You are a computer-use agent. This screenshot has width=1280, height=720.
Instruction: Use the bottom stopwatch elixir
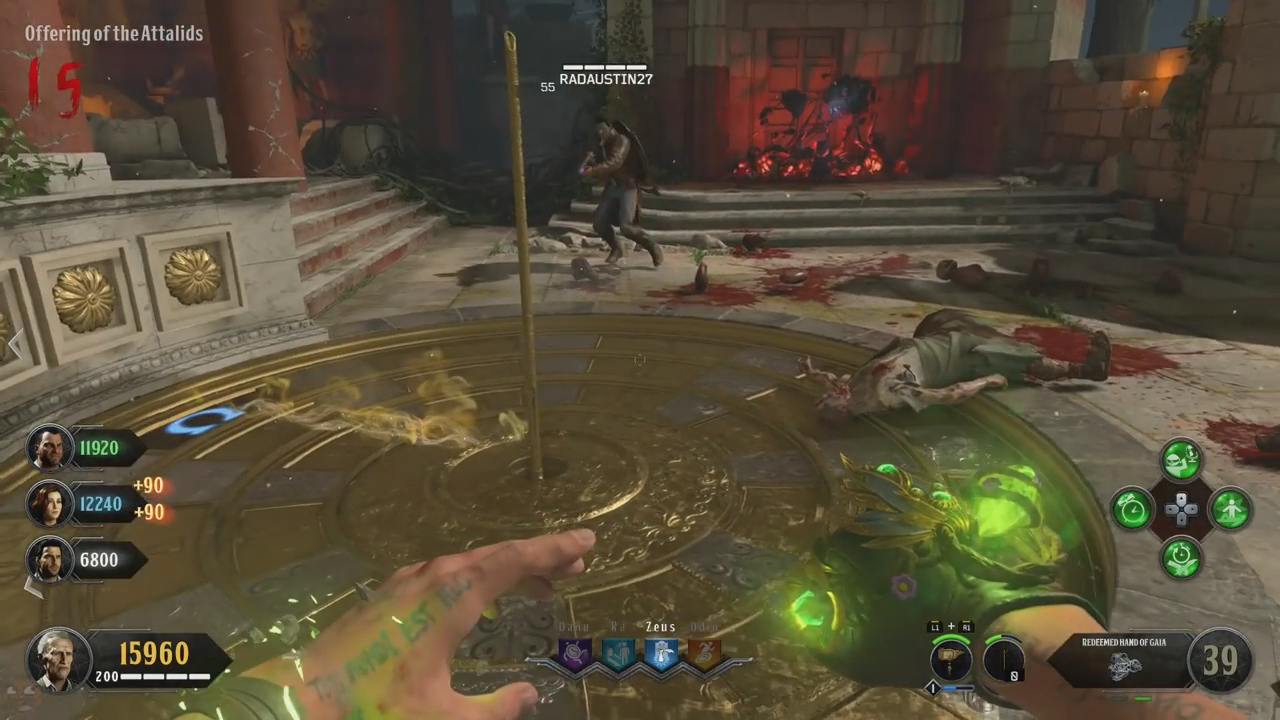click(1180, 557)
